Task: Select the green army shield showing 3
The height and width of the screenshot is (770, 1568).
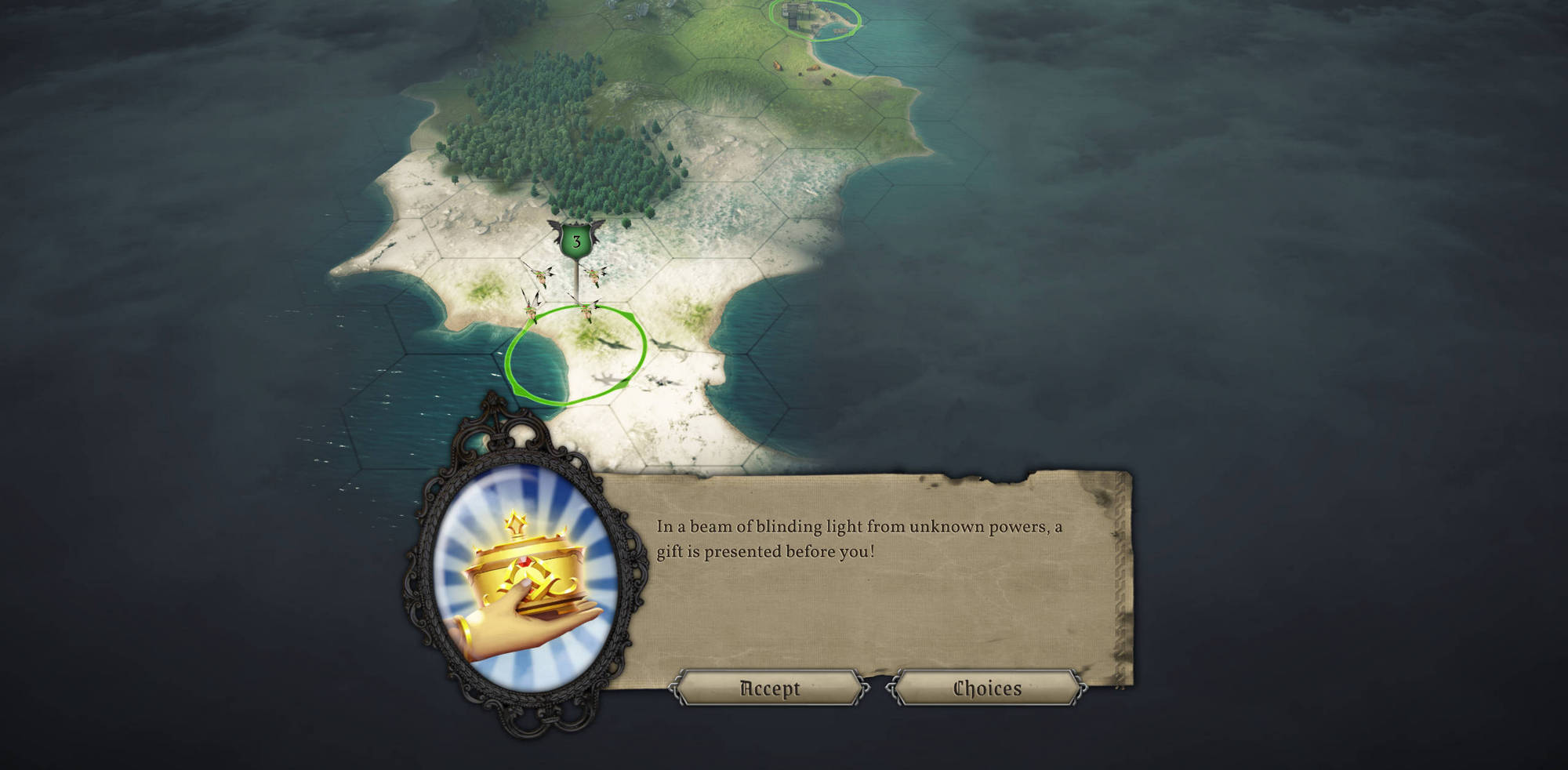Action: click(575, 241)
